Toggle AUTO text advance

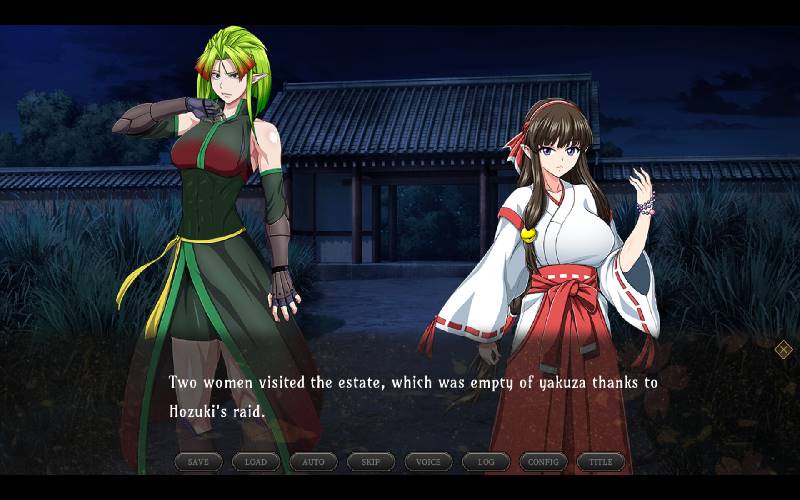[313, 462]
